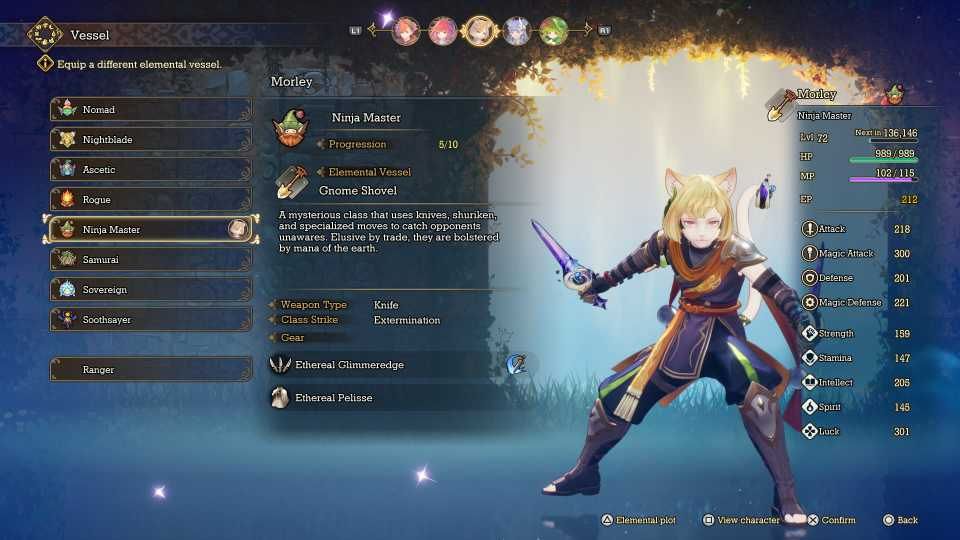
Task: Switch to the silver-haired character portrait
Action: [517, 30]
